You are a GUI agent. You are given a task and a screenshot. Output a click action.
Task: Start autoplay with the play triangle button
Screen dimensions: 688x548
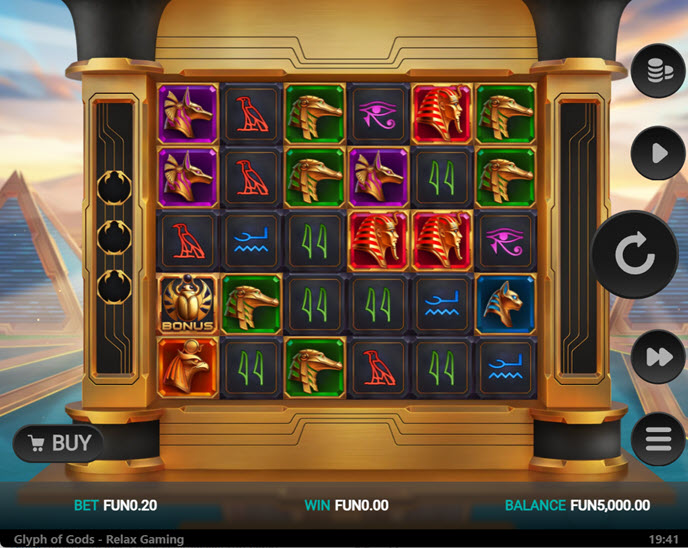point(658,154)
